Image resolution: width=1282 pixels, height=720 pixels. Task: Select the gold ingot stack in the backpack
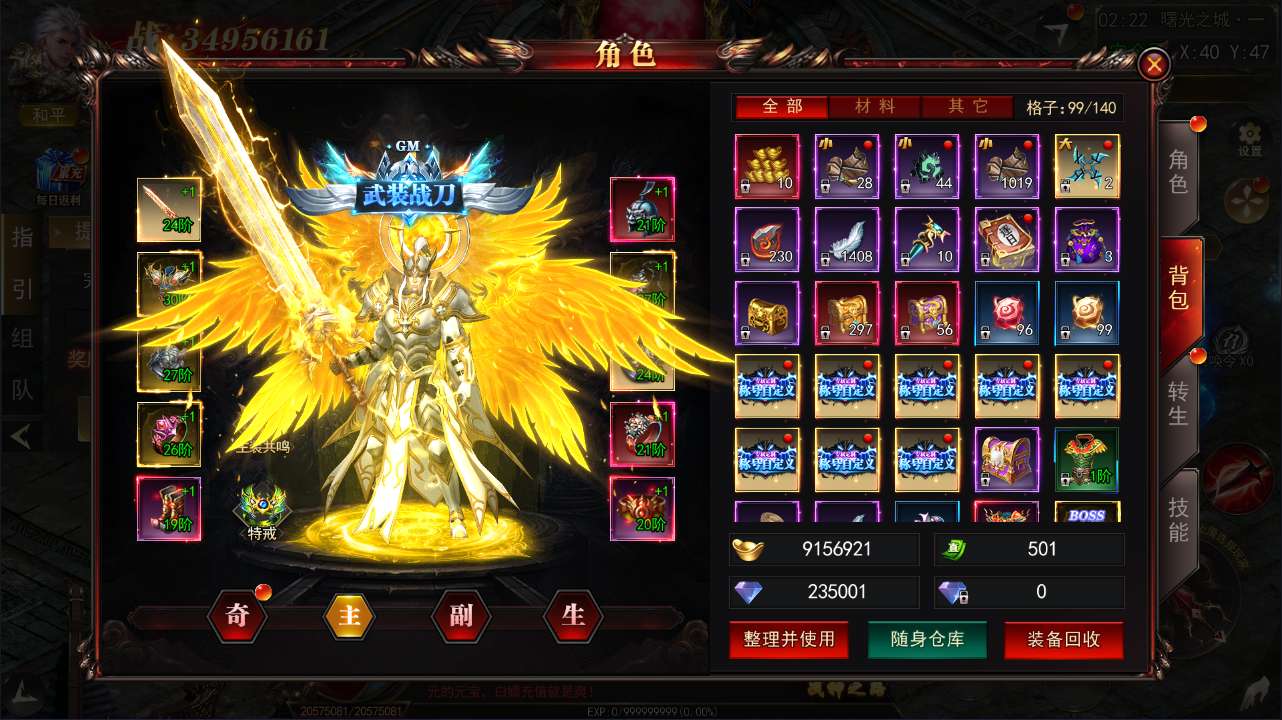click(767, 166)
